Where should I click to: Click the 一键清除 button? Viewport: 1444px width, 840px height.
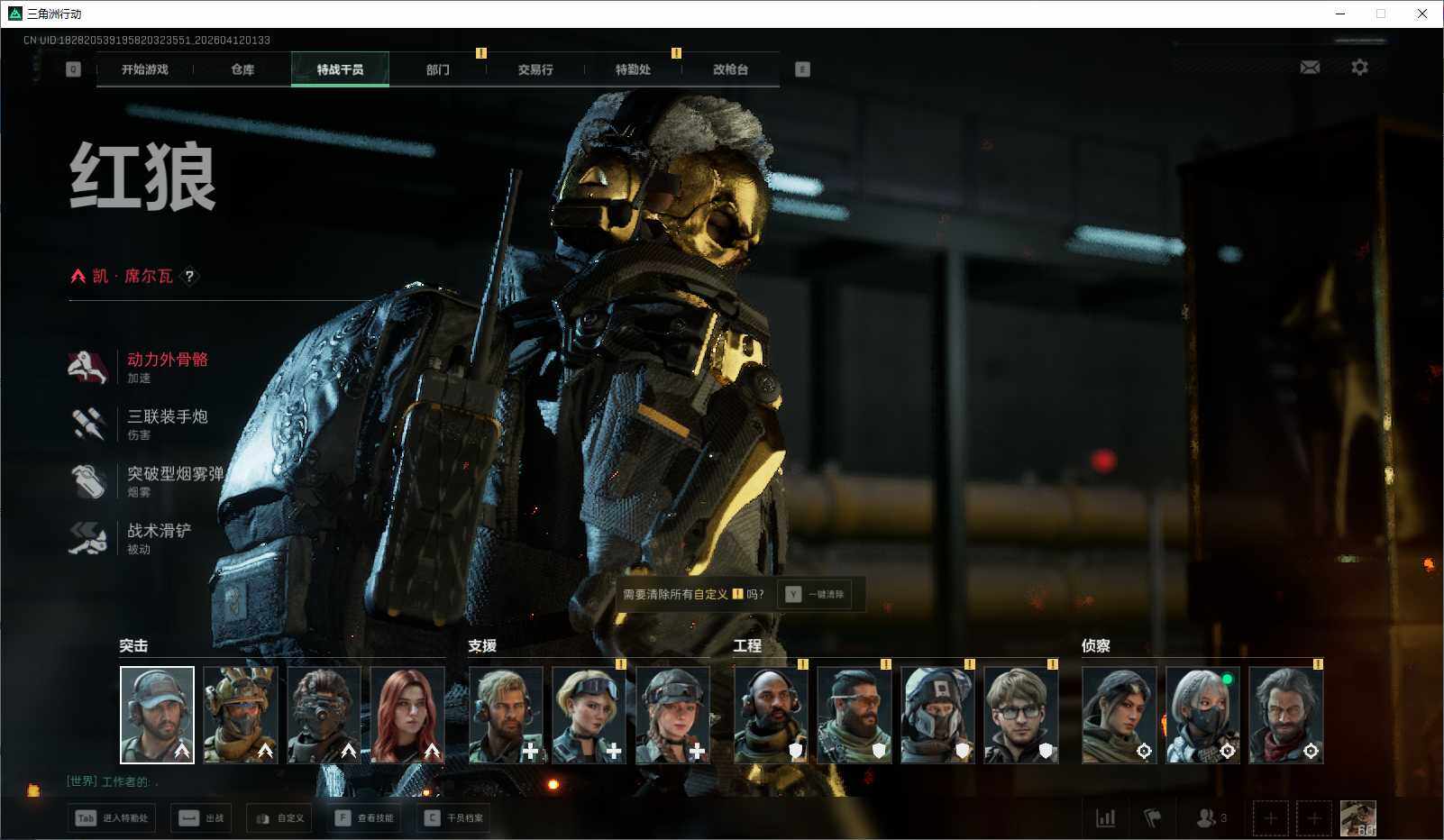pyautogui.click(x=817, y=594)
